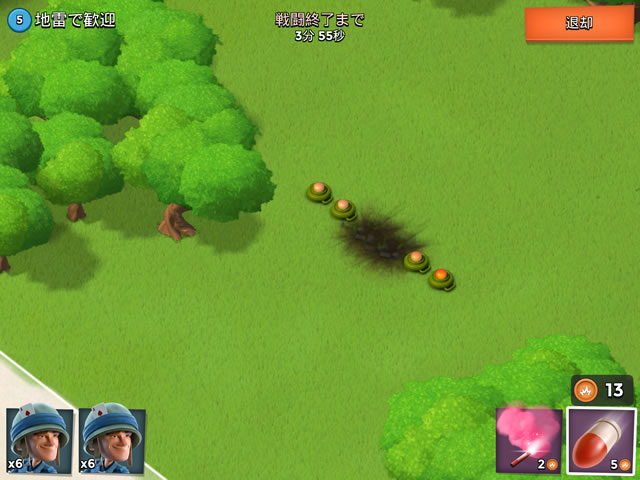640x480 pixels.
Task: Activate the red and white medkit ability
Action: point(601,440)
